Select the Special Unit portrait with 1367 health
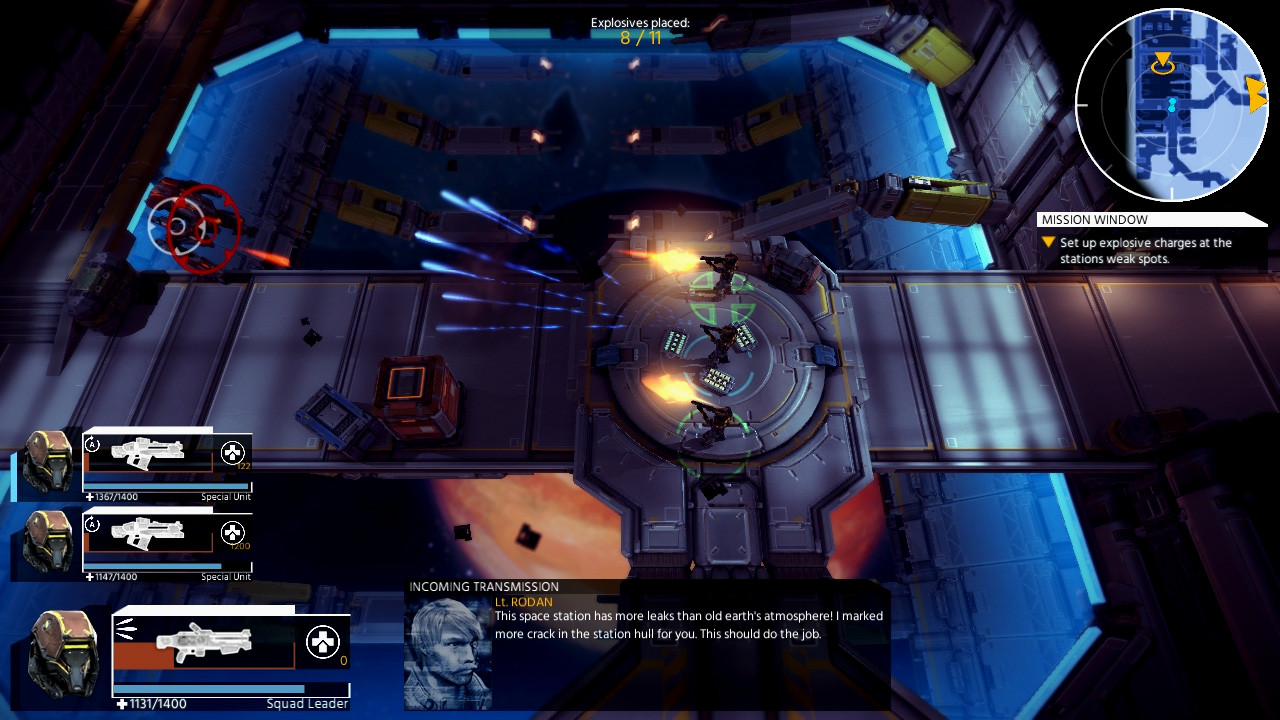 point(48,462)
